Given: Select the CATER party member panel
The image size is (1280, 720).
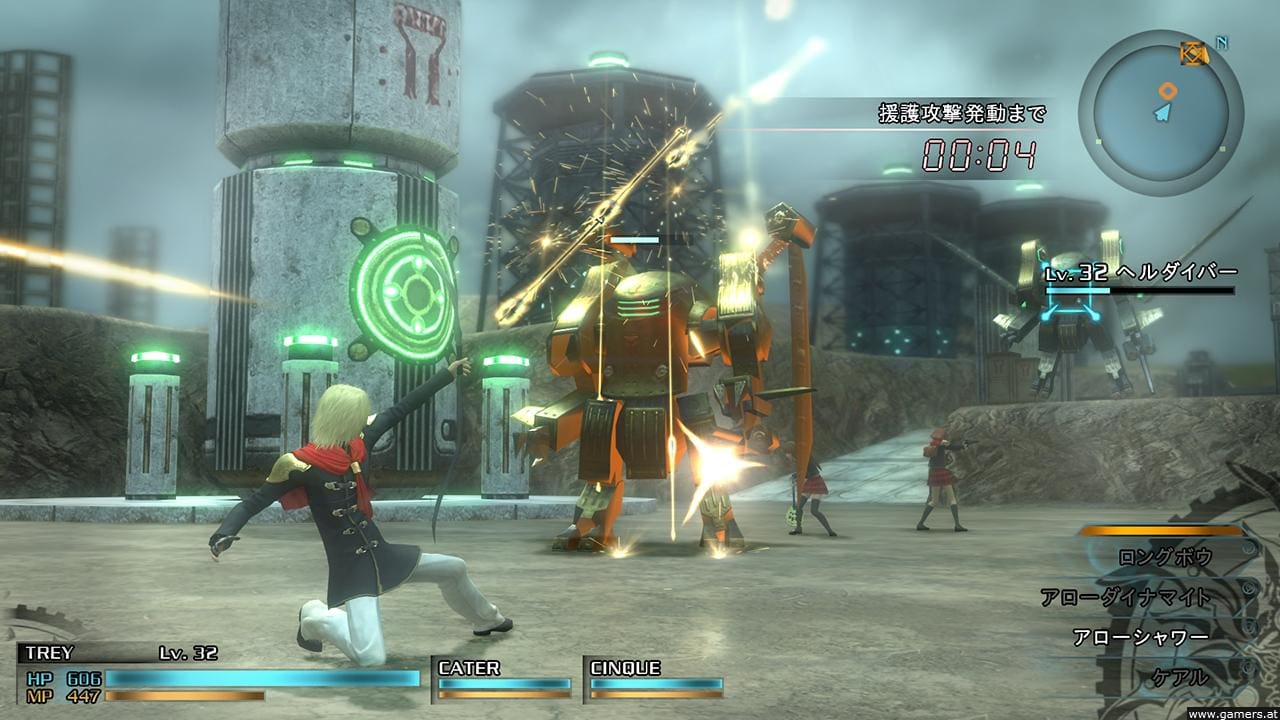Looking at the screenshot, I should pos(504,677).
